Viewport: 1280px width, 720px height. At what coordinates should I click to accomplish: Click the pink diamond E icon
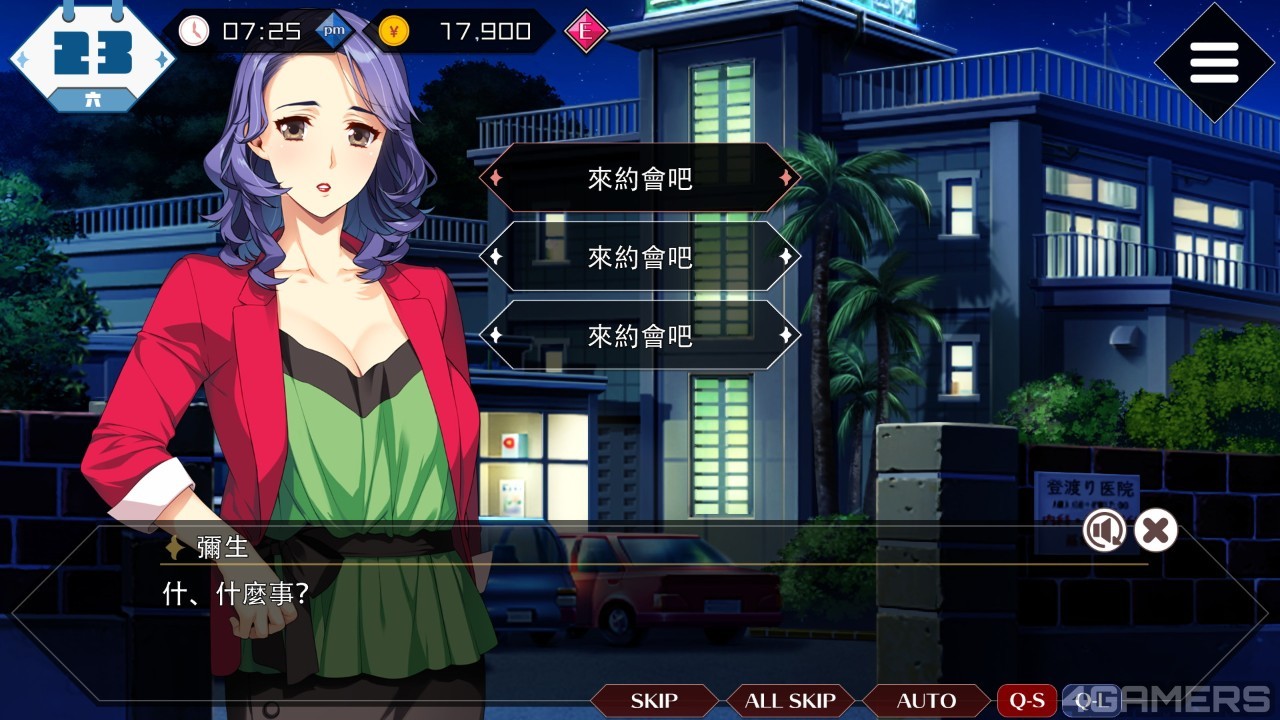click(x=586, y=31)
